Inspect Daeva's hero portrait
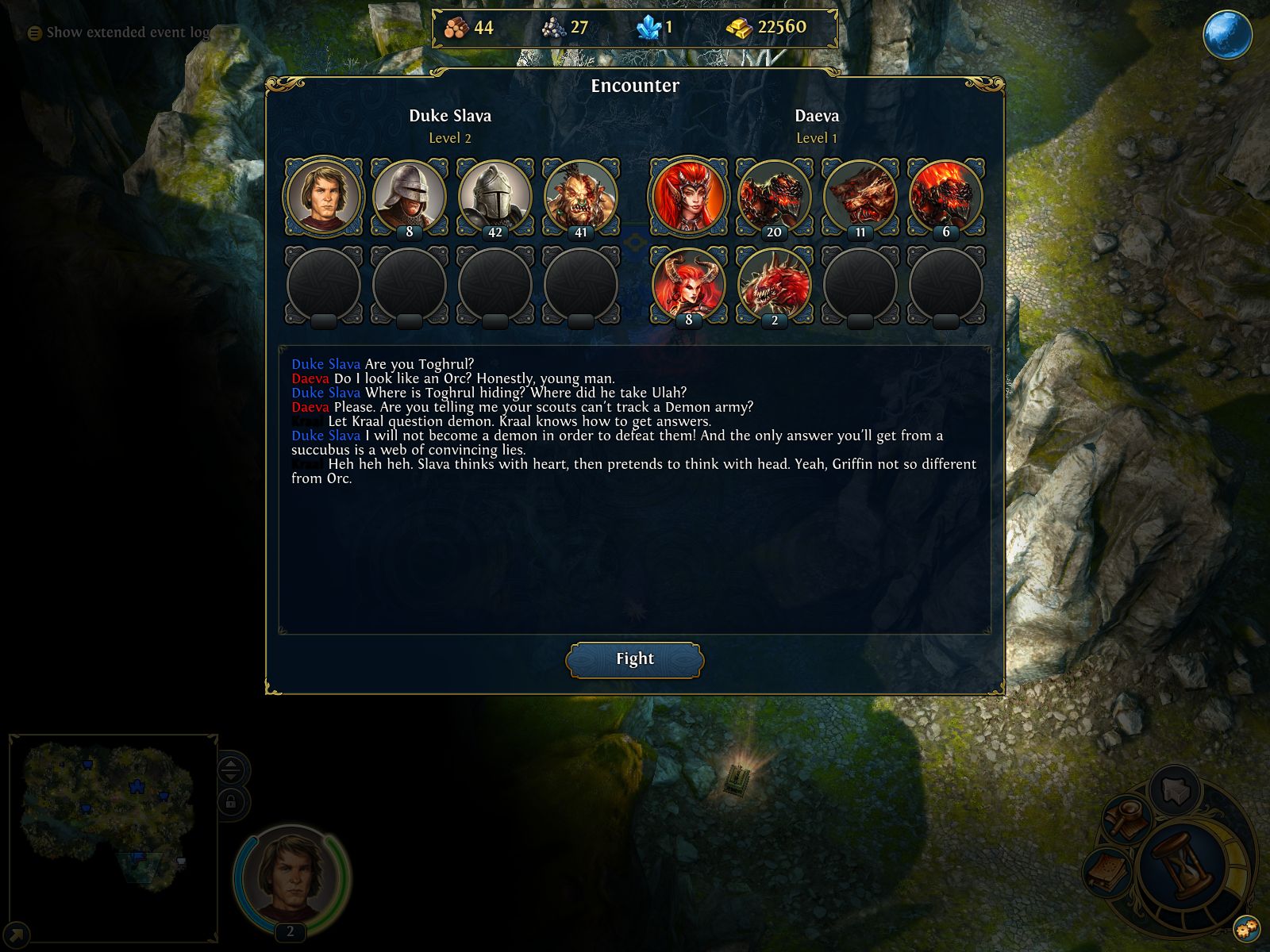The height and width of the screenshot is (952, 1270). tap(688, 197)
